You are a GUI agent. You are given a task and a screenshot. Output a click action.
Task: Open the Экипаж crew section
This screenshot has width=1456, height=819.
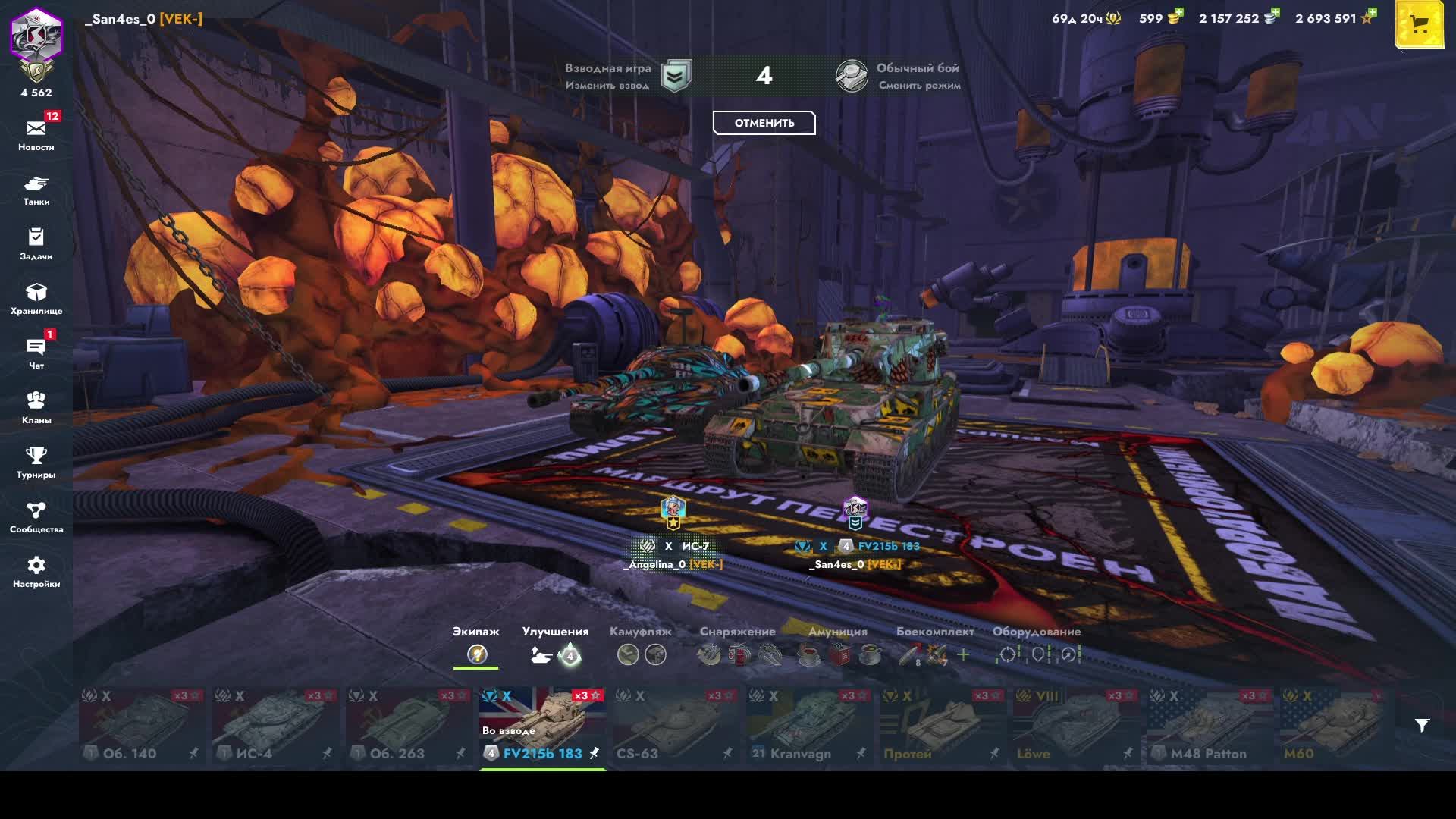476,645
